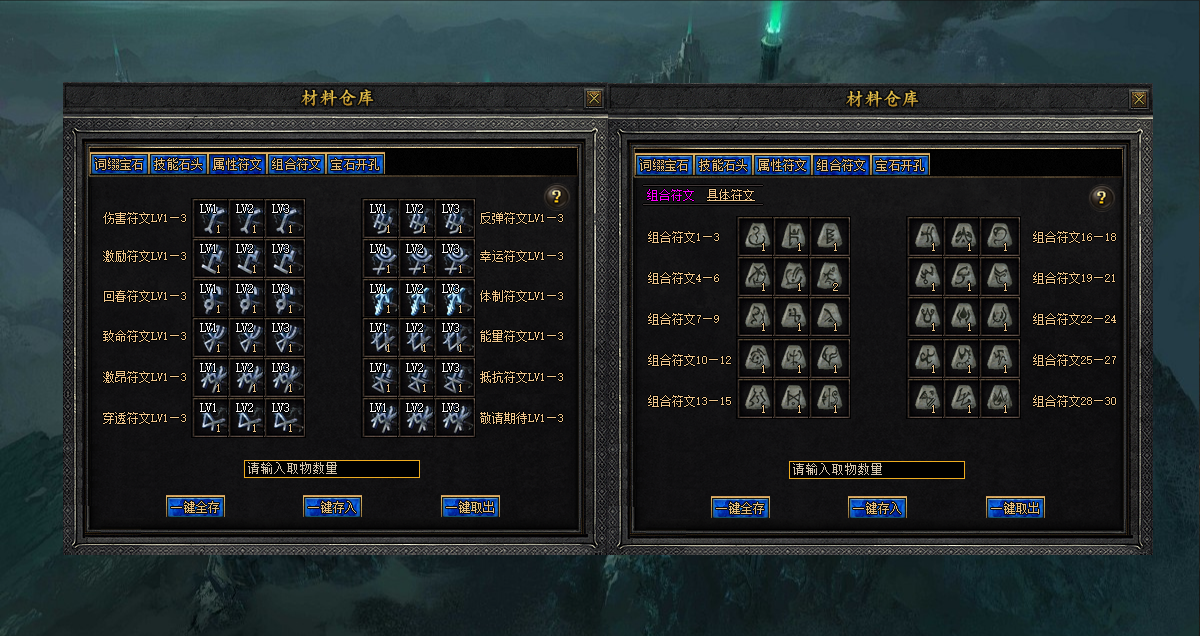Click 一键取出 in the combination rune window

pyautogui.click(x=1015, y=508)
